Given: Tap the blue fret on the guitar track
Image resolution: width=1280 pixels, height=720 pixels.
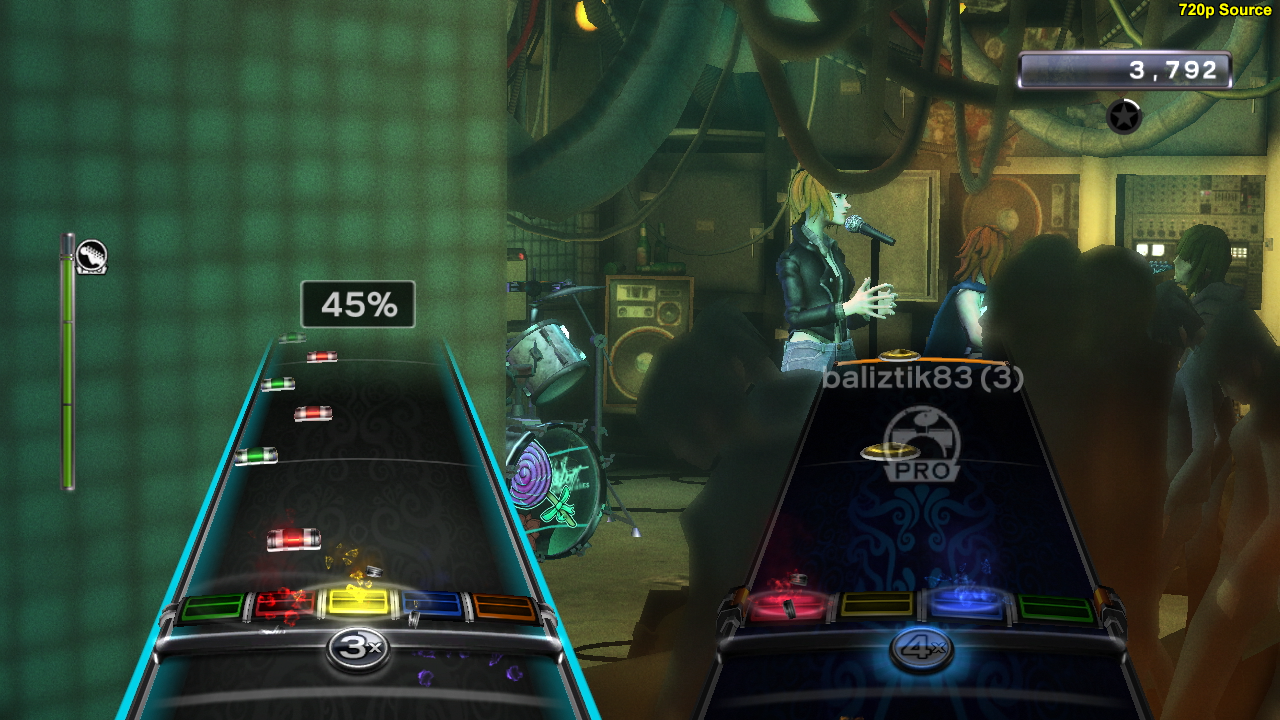Looking at the screenshot, I should (x=432, y=604).
